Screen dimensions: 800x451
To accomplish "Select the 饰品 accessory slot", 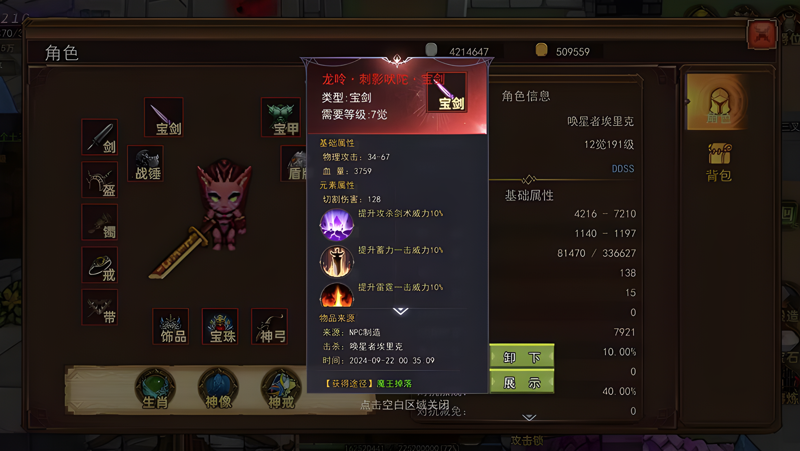I will point(171,326).
